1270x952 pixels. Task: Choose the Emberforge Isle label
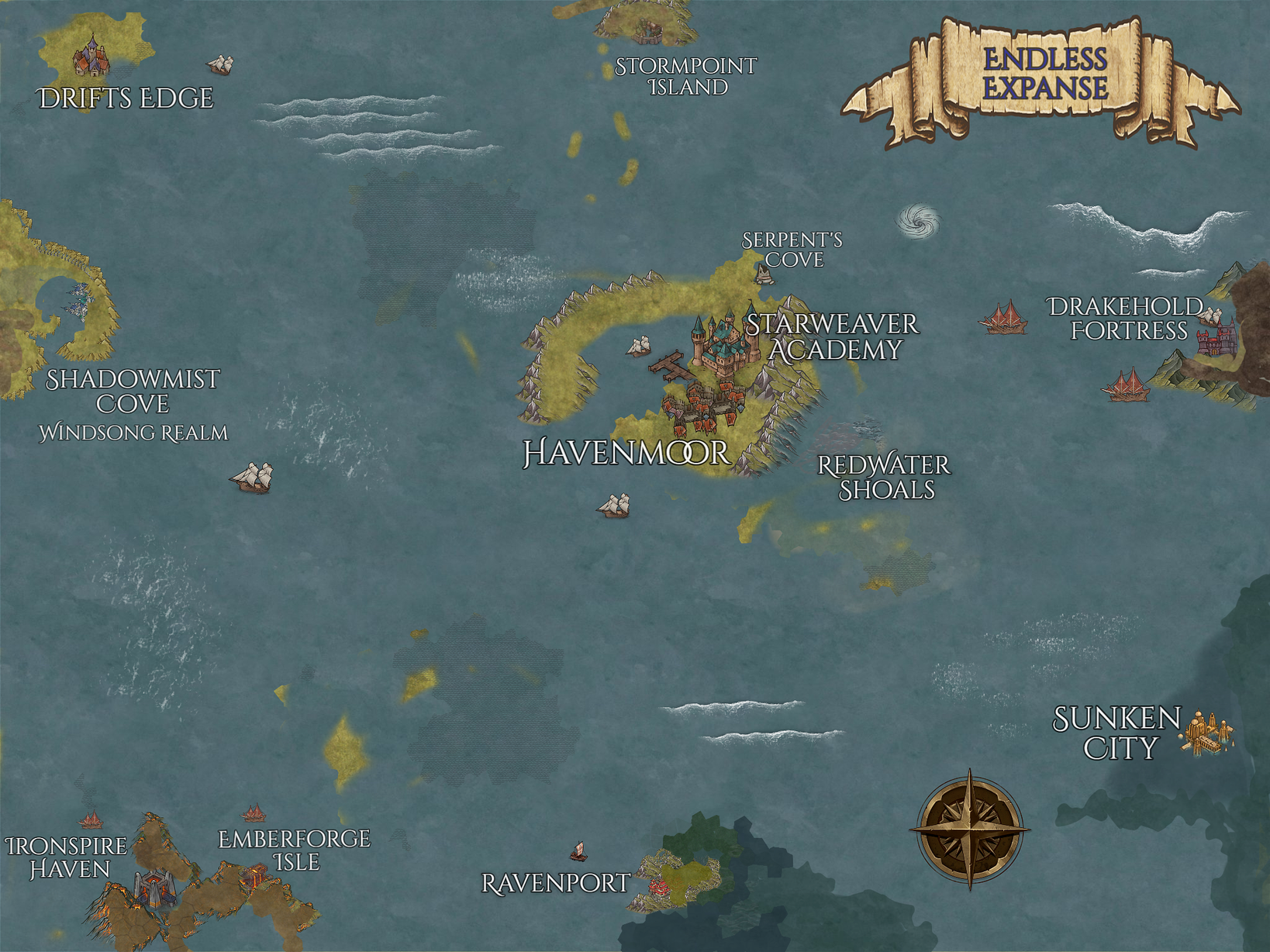295,850
